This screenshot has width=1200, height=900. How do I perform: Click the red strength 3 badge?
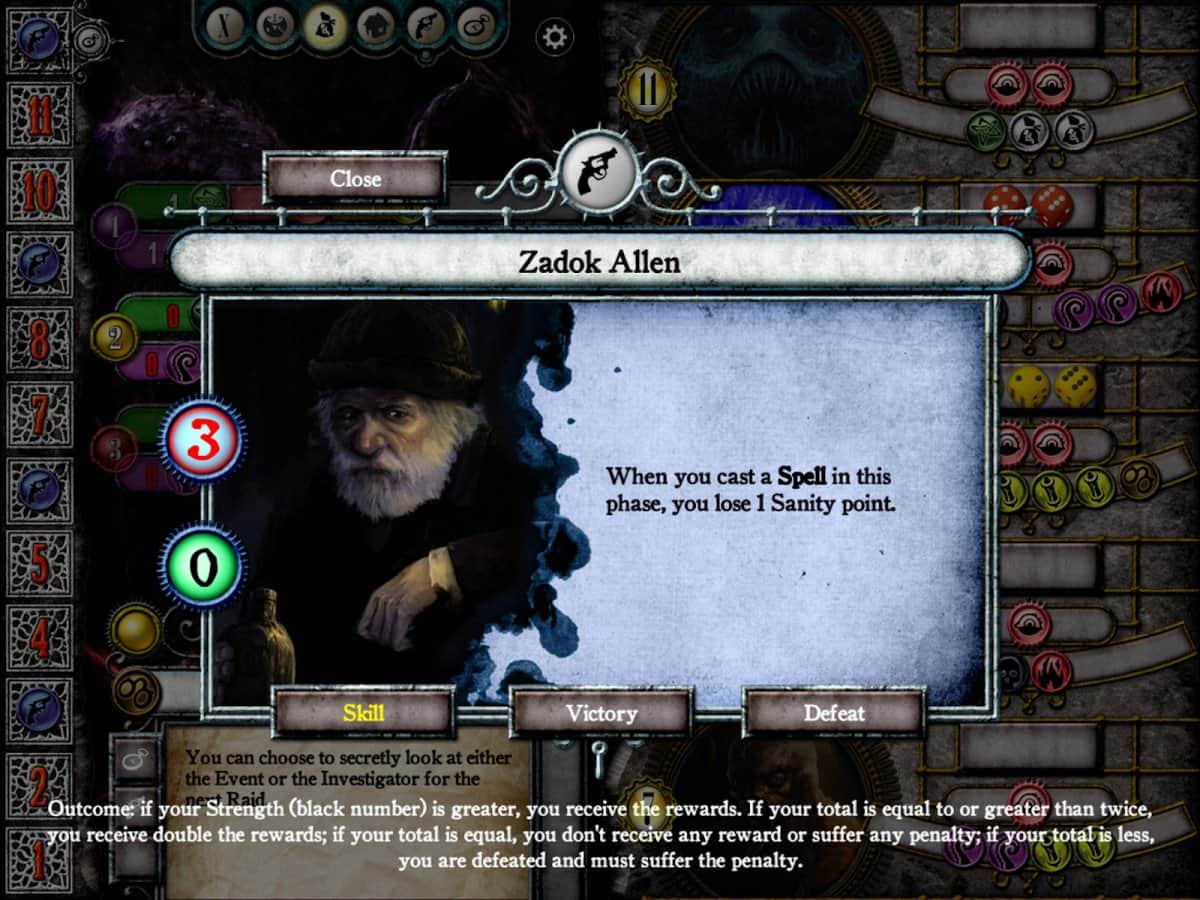[201, 441]
